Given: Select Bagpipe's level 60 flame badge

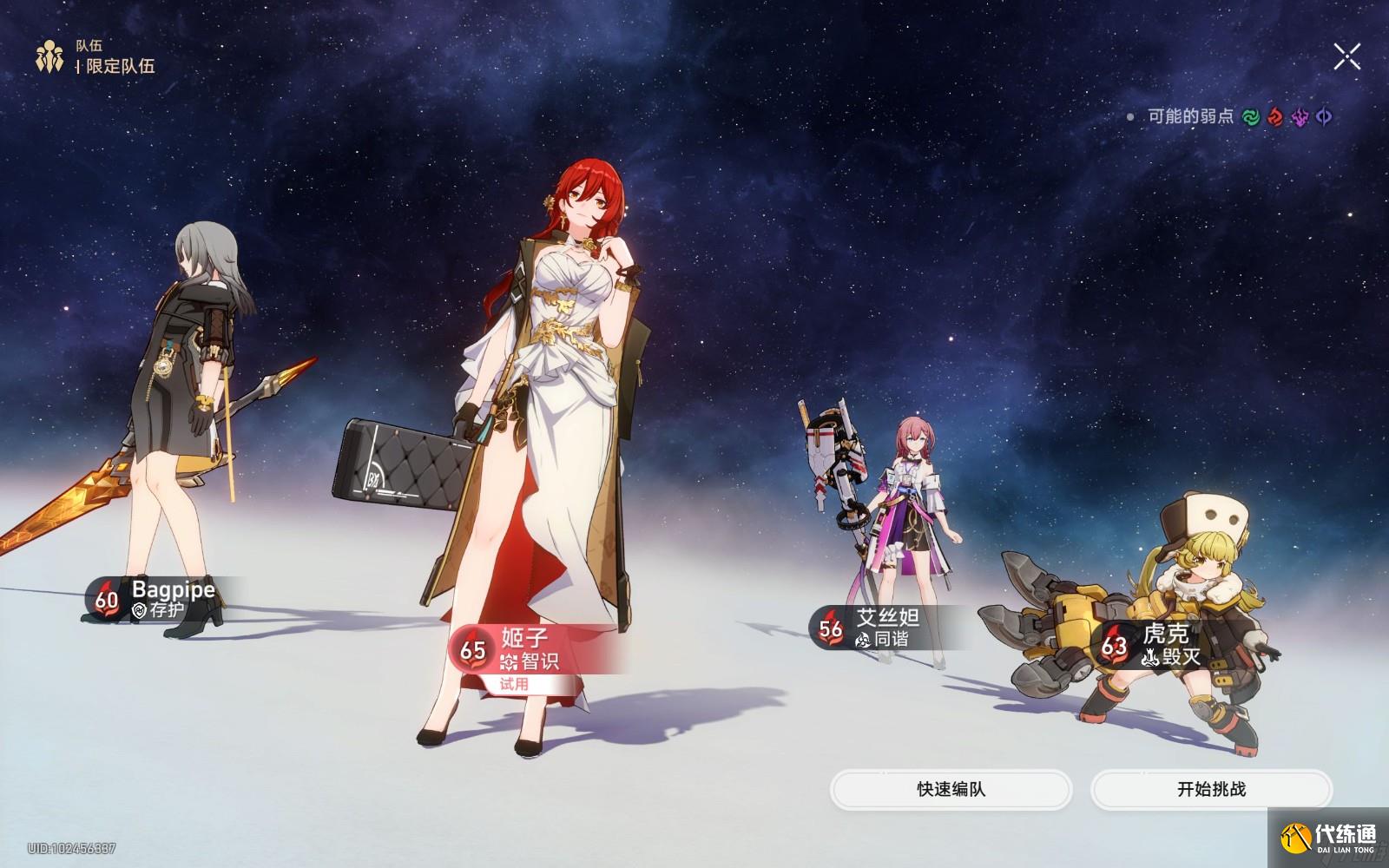Looking at the screenshot, I should (105, 599).
